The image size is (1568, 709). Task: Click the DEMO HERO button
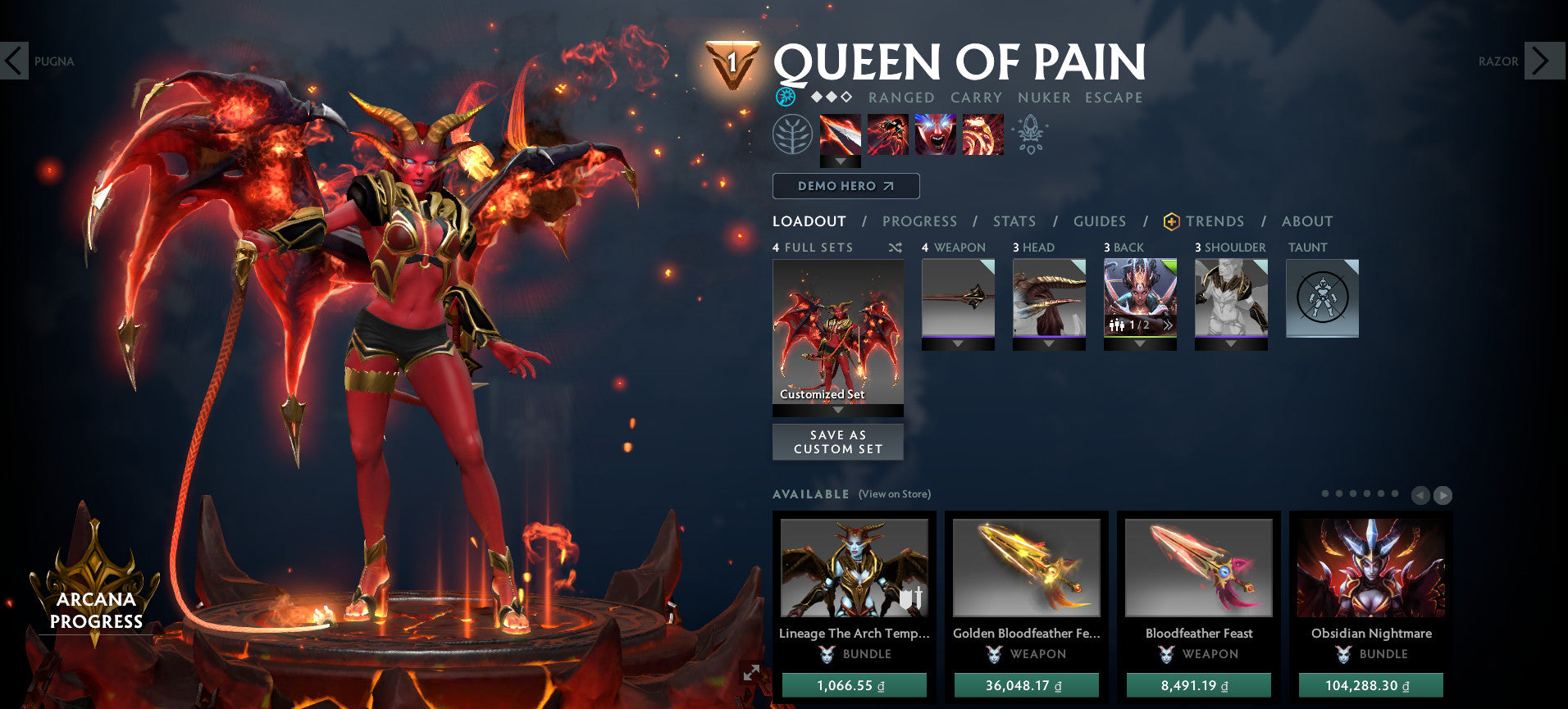pos(846,186)
